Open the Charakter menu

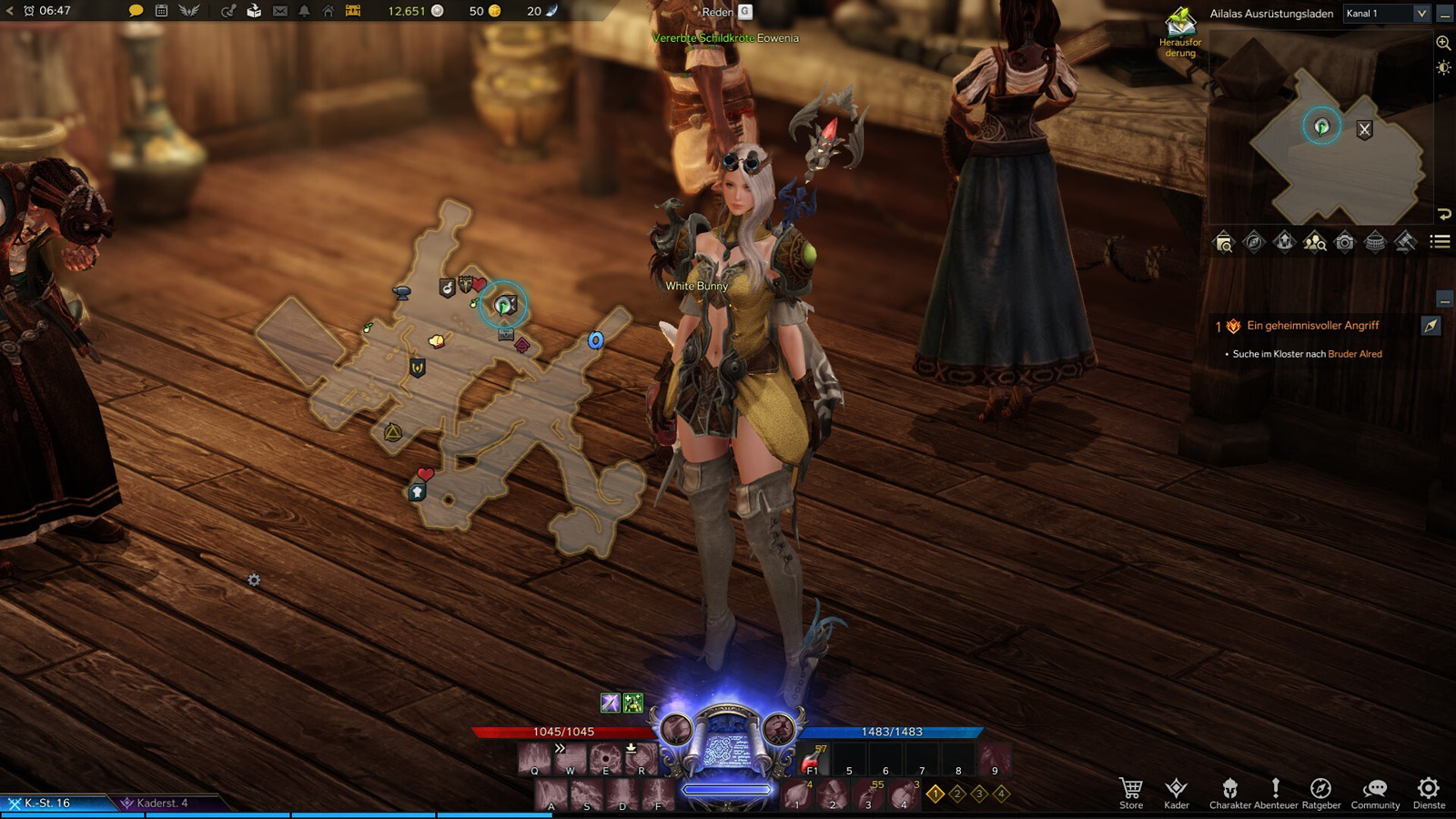[1229, 791]
